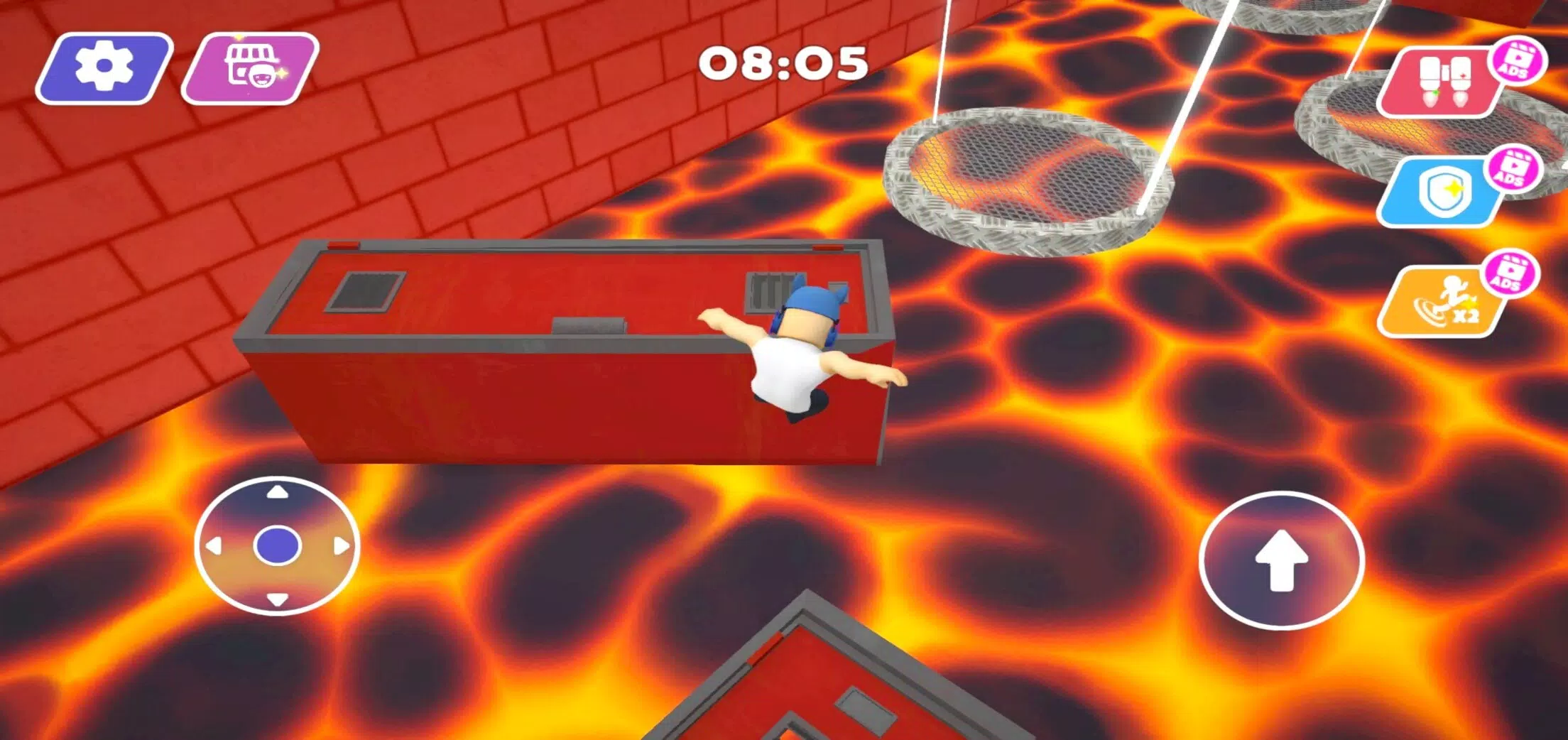Tap the 08:05 countdown timer
The image size is (1568, 740).
(x=780, y=64)
